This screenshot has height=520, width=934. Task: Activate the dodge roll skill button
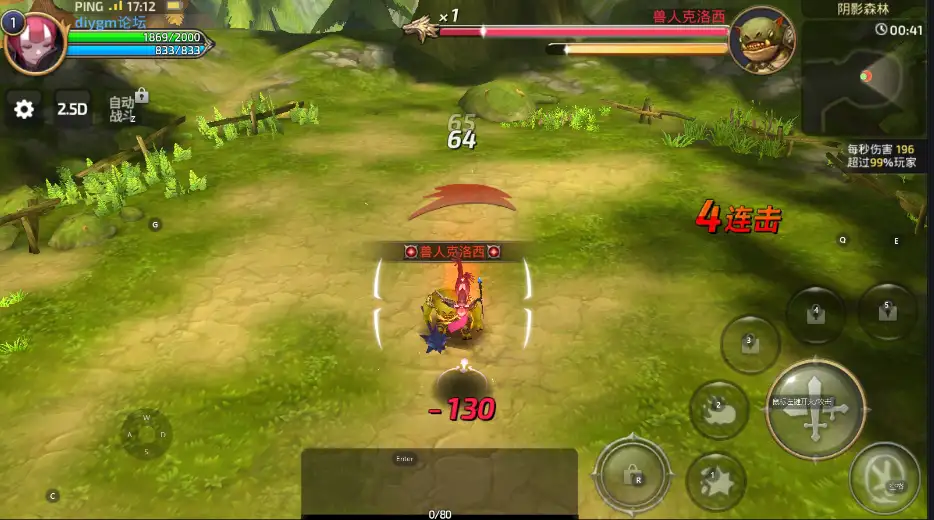[x=885, y=477]
